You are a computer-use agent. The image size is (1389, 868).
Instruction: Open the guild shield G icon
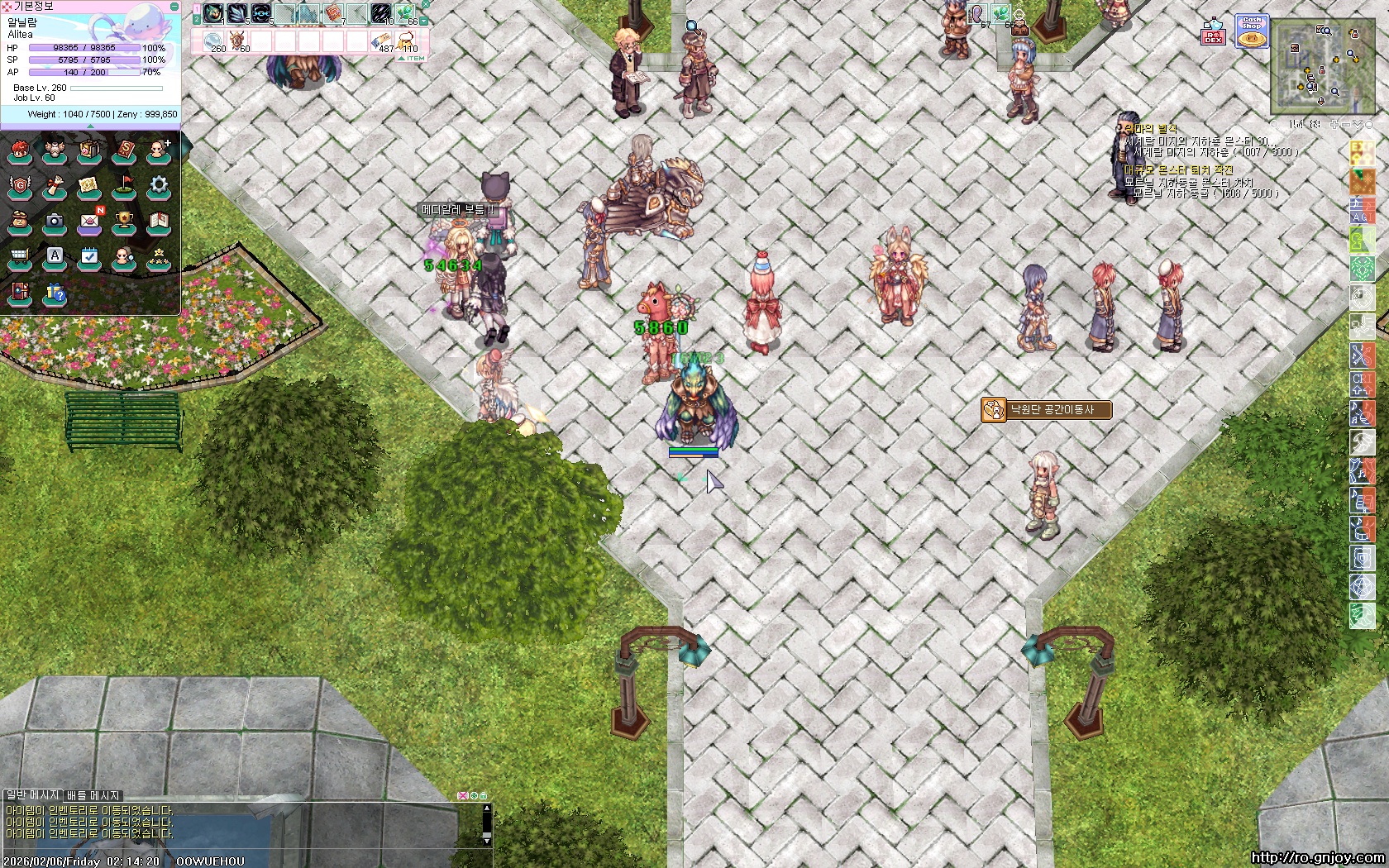pyautogui.click(x=20, y=185)
